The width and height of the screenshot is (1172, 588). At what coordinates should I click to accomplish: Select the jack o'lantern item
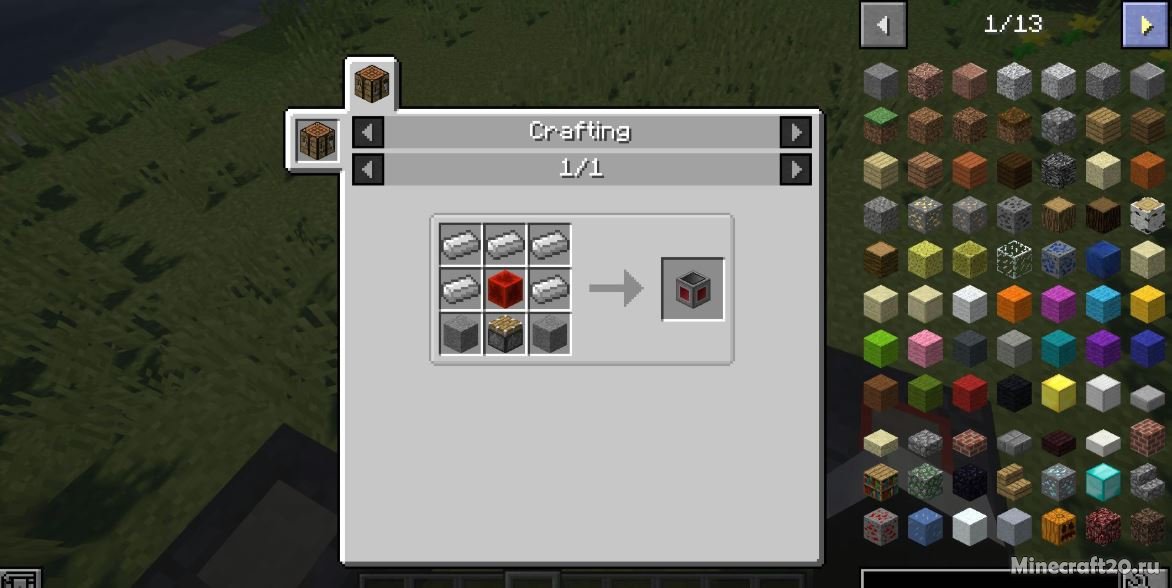pyautogui.click(x=1059, y=525)
